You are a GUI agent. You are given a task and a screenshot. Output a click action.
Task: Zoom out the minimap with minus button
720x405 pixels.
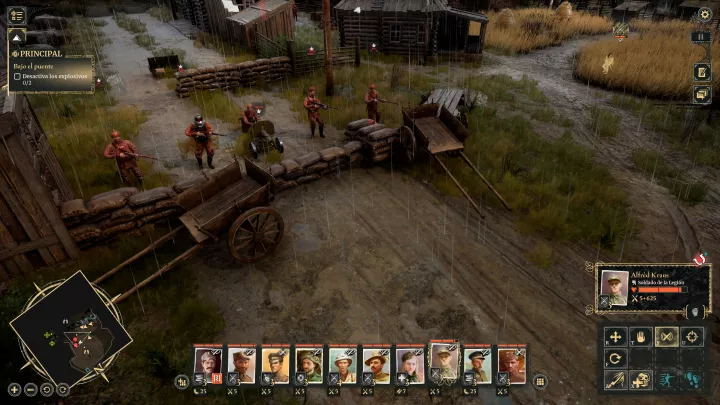point(31,389)
